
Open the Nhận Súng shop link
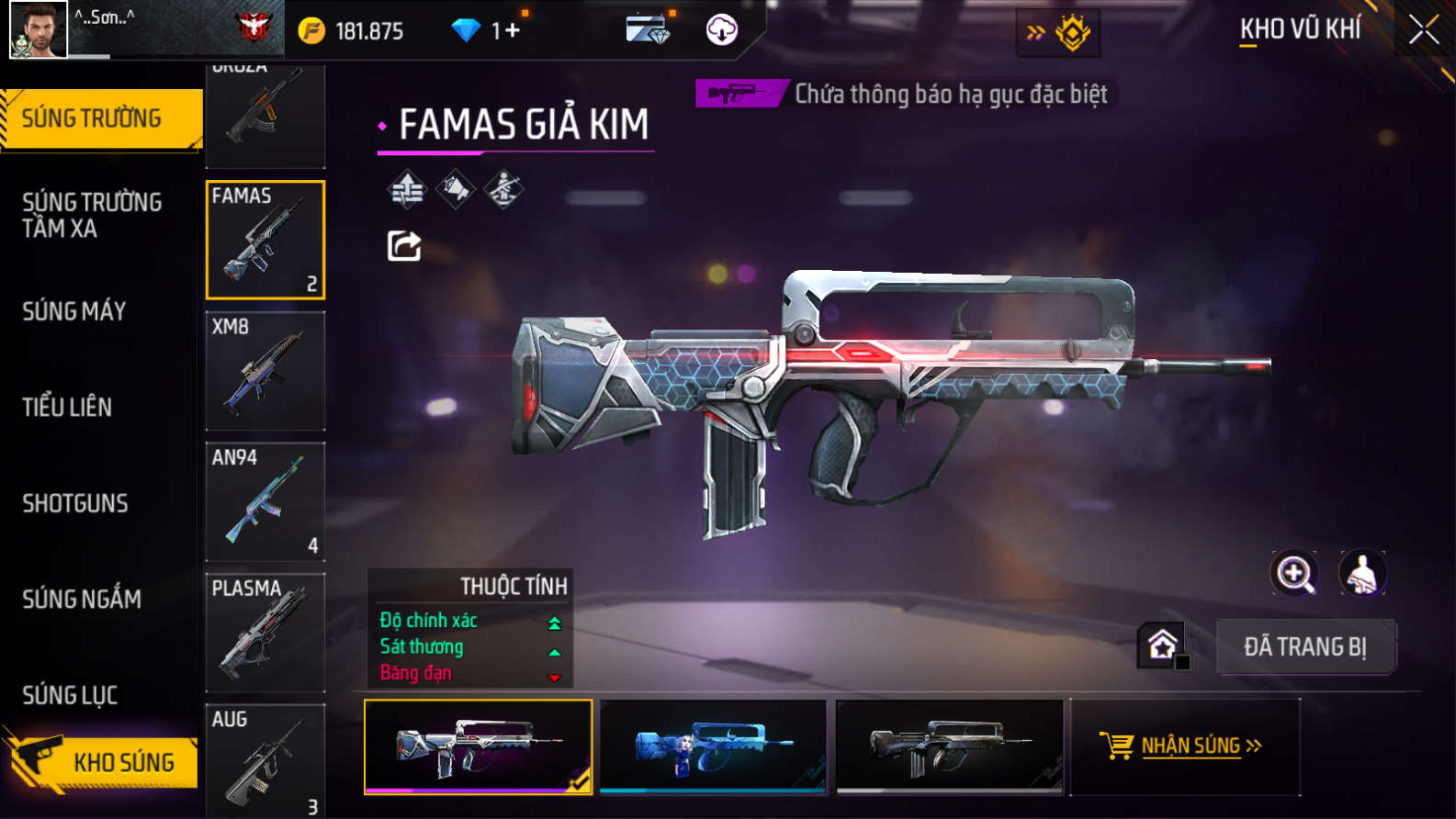tap(1183, 746)
